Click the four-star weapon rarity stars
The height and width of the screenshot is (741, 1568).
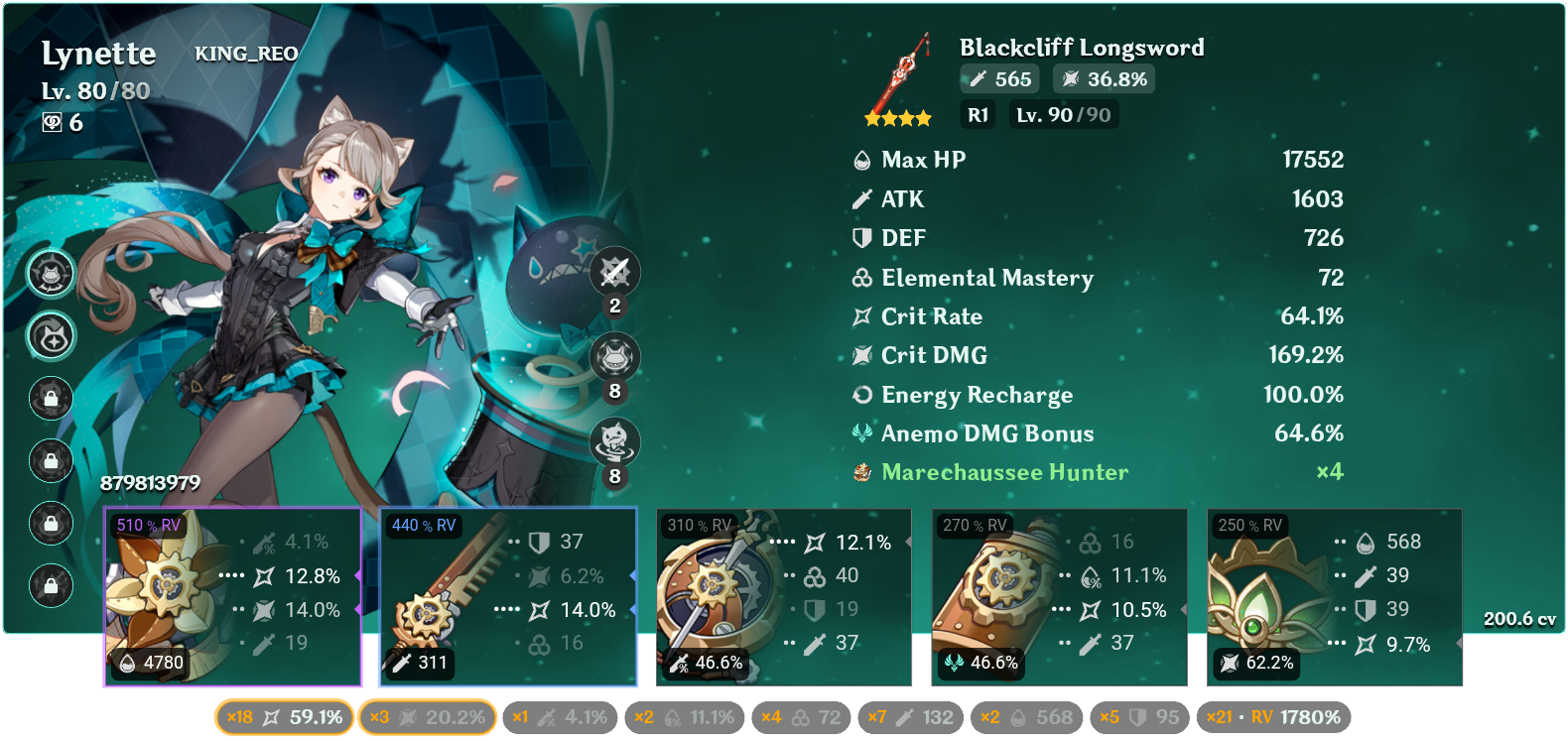click(x=899, y=116)
